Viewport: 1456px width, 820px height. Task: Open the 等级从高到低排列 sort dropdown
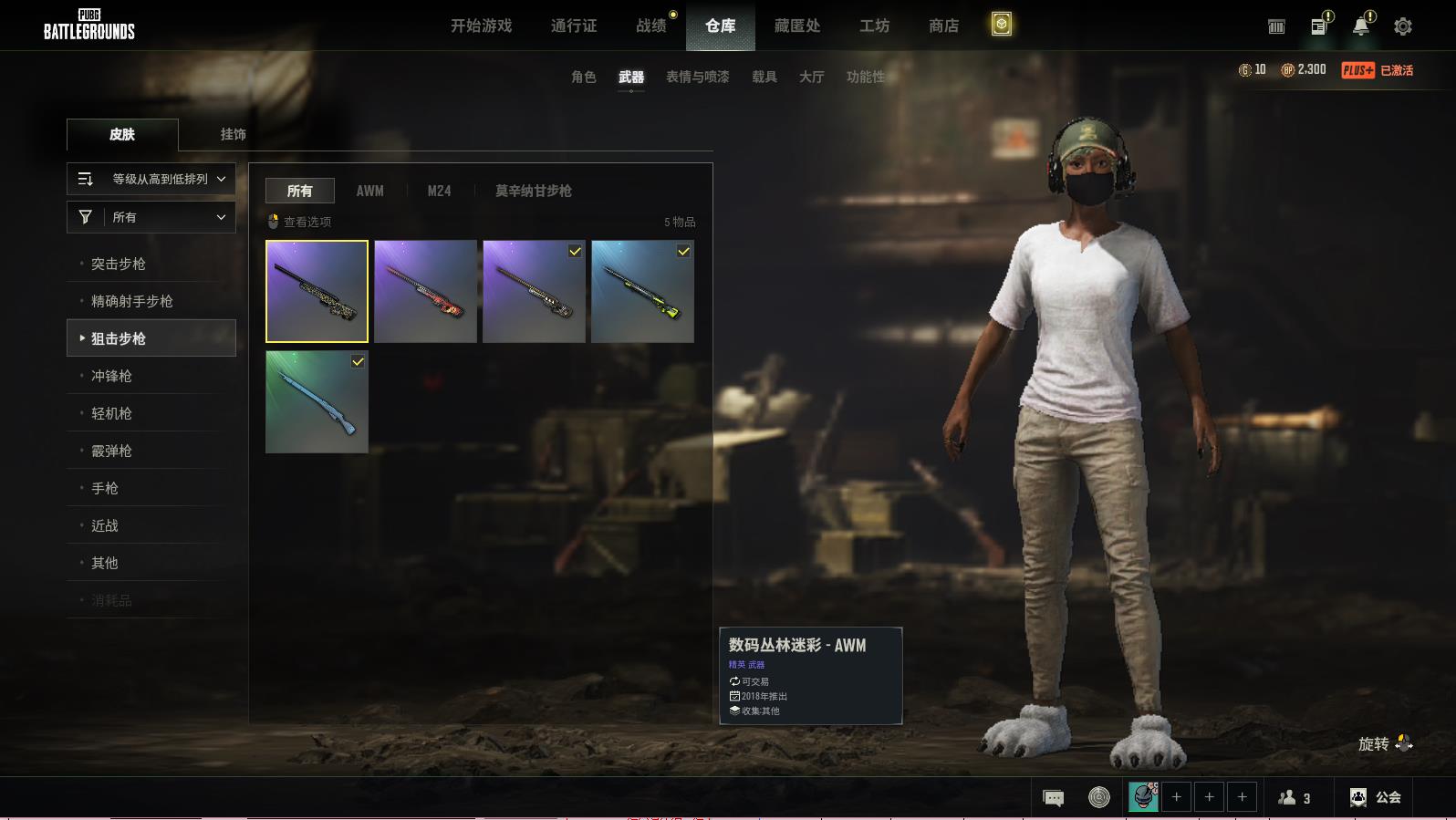(151, 179)
